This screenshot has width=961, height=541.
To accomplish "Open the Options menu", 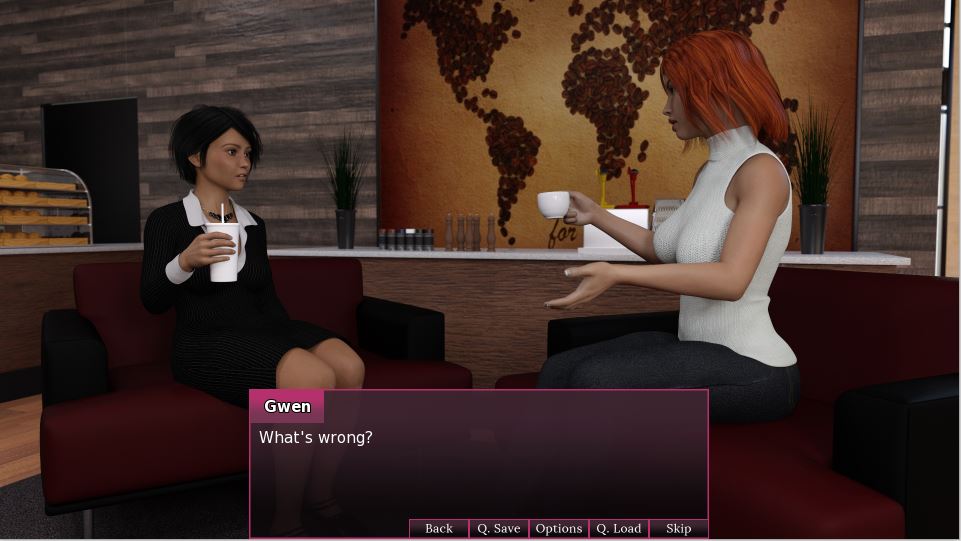I will 558,528.
